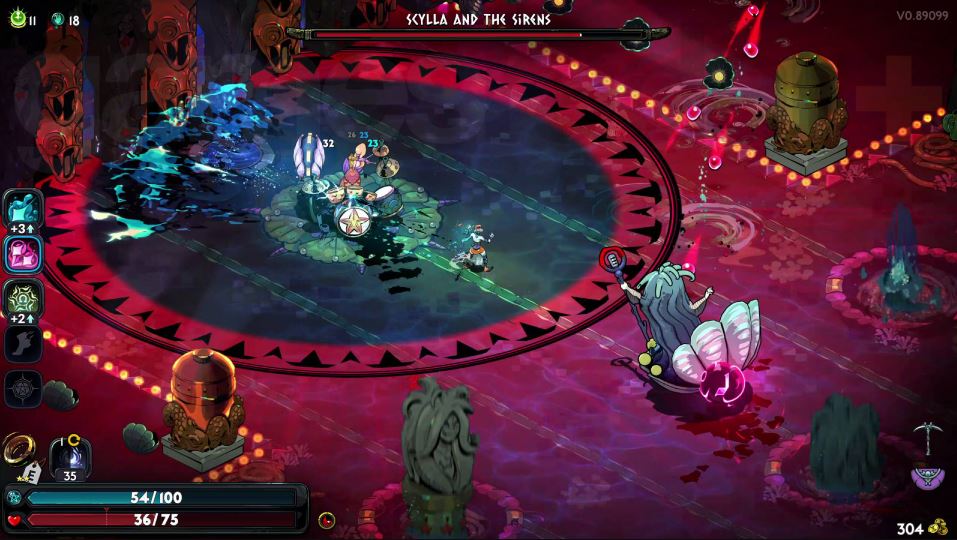Click the purple pendant icon above gold
957x540 pixels.
pyautogui.click(x=927, y=476)
